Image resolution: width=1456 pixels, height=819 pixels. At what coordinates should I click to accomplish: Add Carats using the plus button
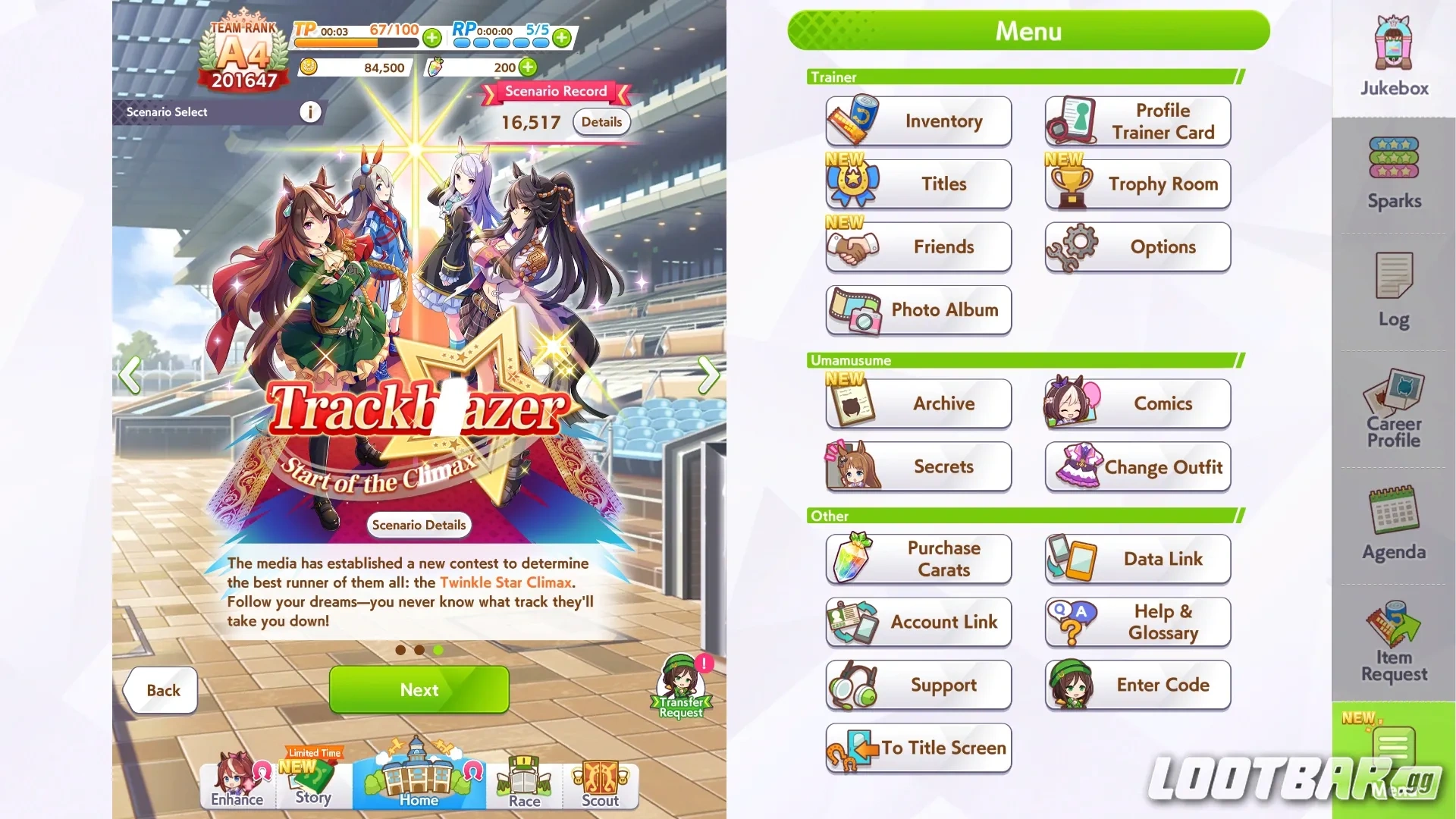click(x=527, y=67)
